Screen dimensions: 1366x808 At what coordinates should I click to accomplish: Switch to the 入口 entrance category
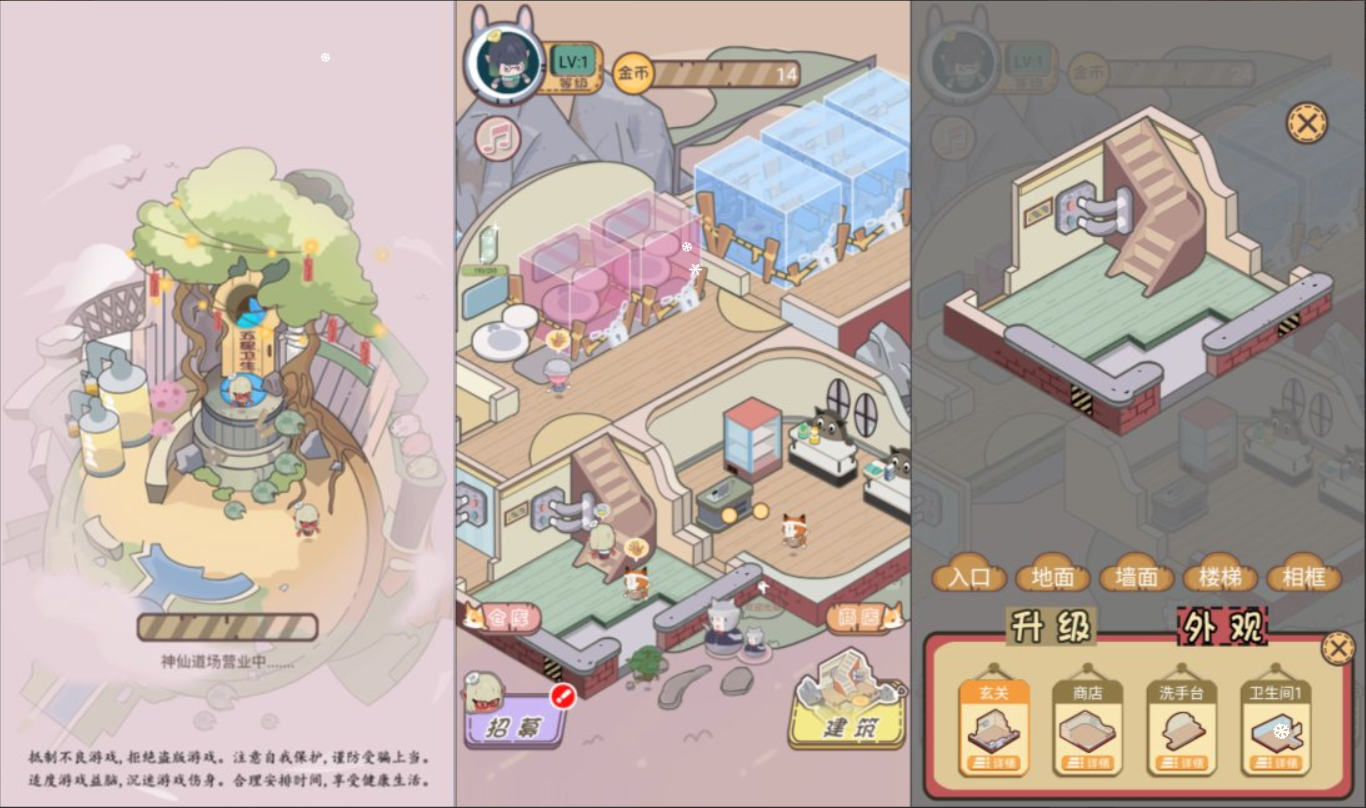(970, 577)
